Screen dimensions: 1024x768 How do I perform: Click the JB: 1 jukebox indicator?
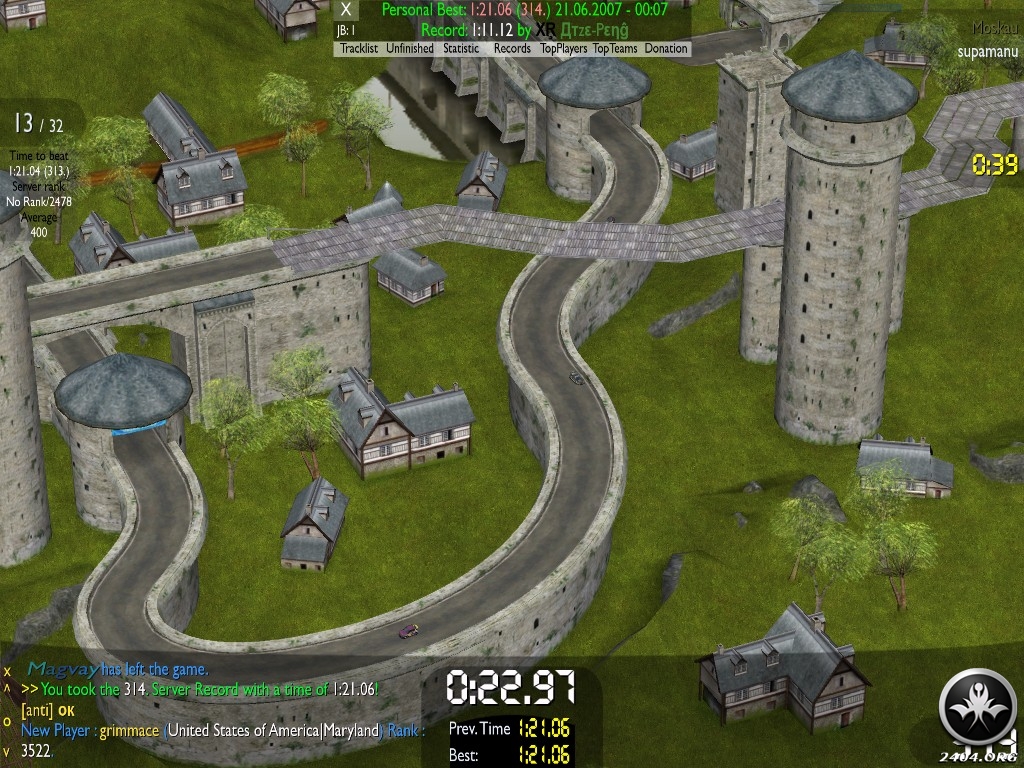tap(346, 30)
